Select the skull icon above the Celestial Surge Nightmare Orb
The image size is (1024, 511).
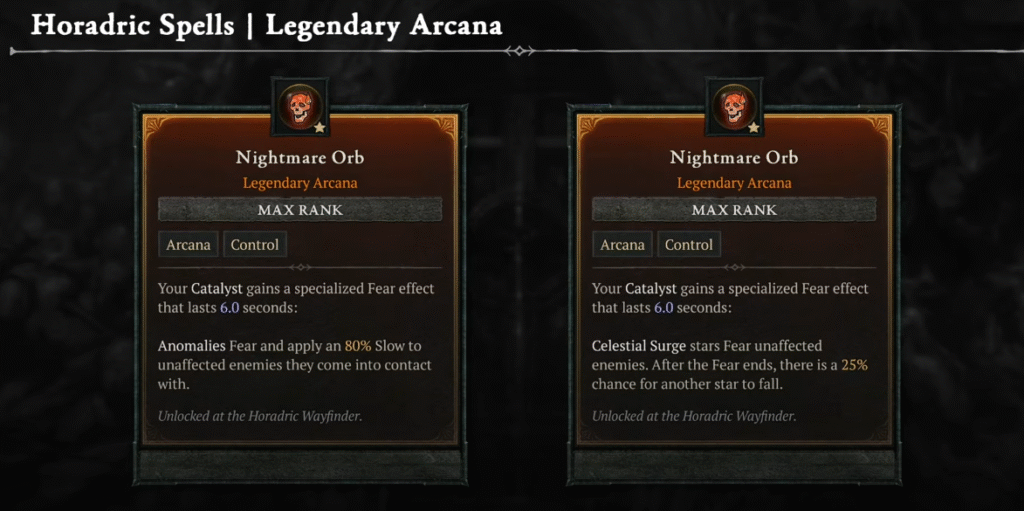click(x=733, y=107)
